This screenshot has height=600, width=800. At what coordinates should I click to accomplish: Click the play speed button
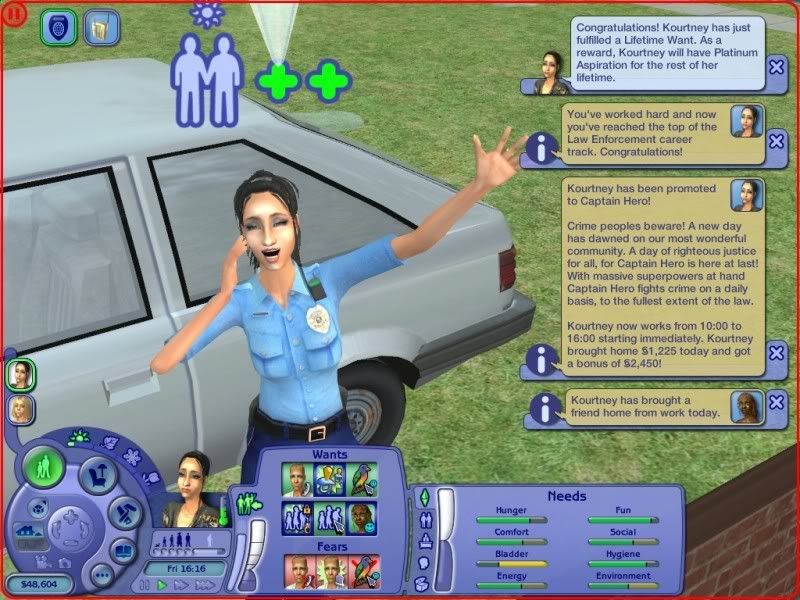click(x=163, y=585)
